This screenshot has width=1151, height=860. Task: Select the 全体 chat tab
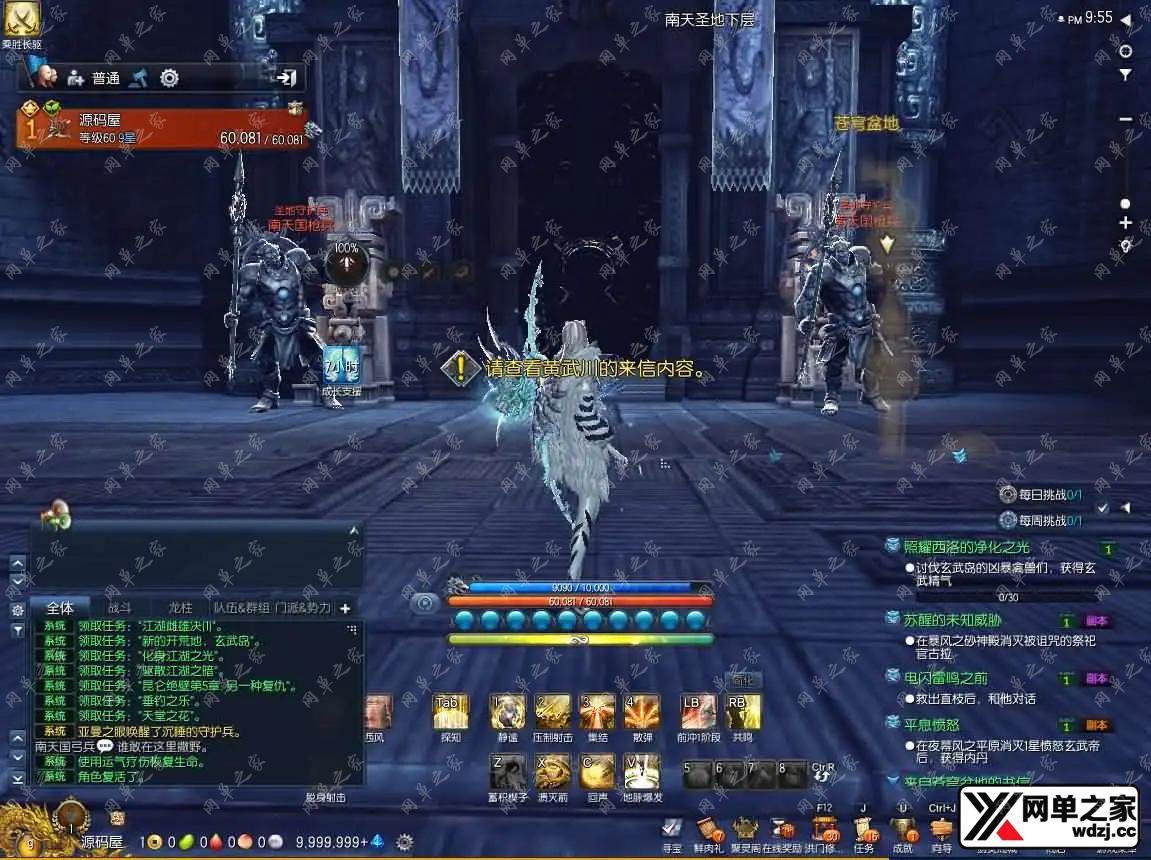(60, 607)
